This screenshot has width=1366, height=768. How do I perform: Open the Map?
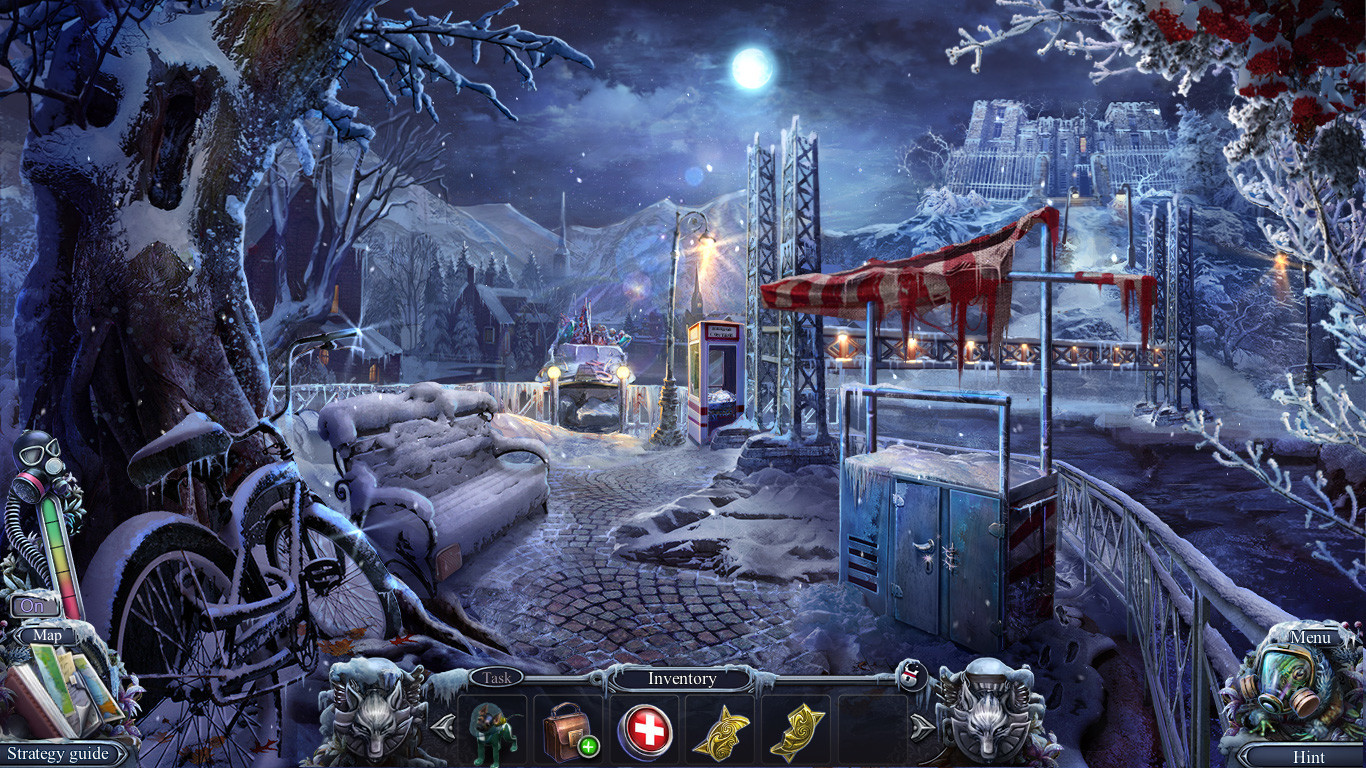click(x=49, y=636)
